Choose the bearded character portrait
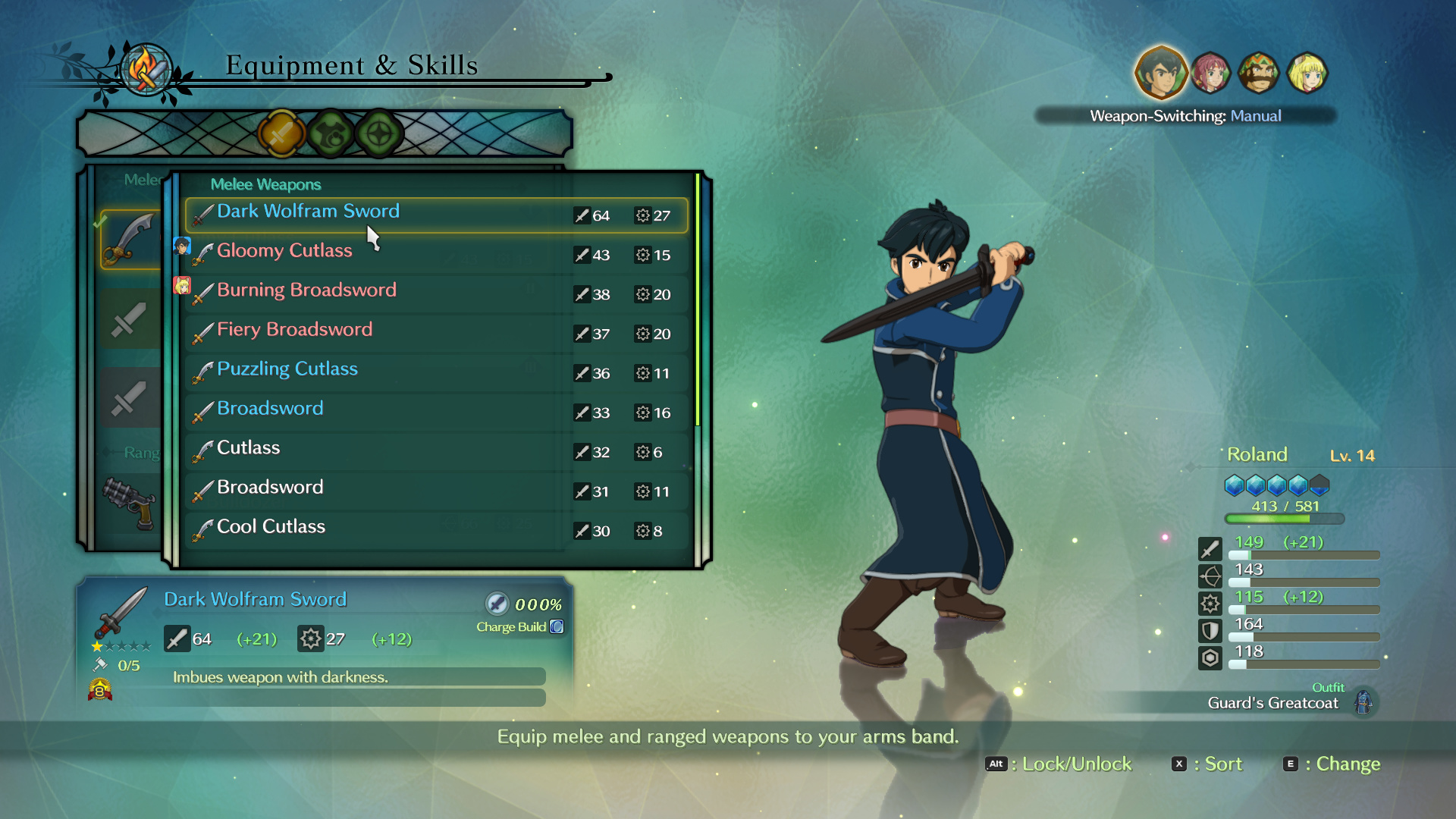This screenshot has width=1456, height=819. (1259, 74)
